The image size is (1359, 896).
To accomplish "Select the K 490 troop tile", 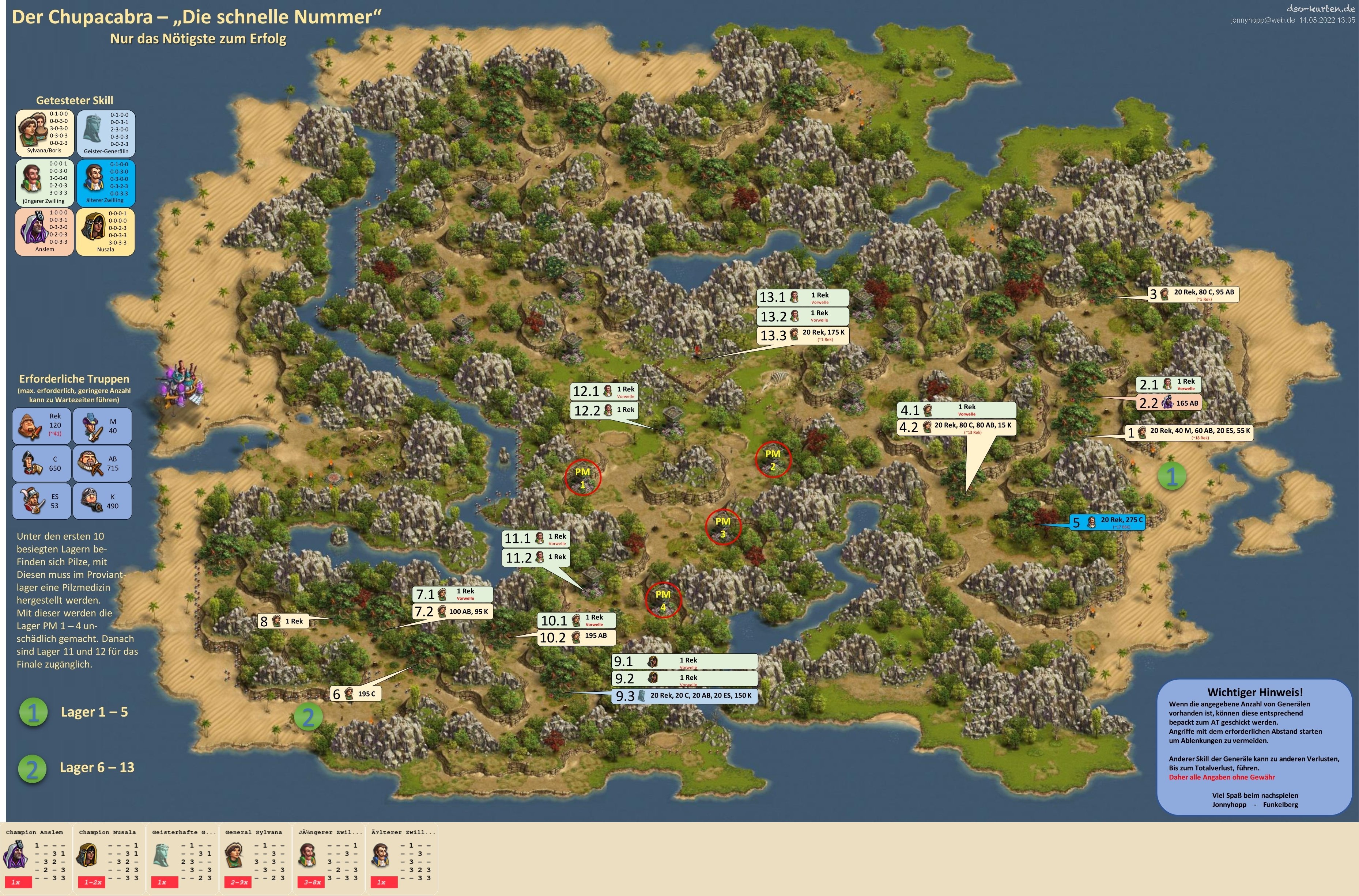I will coord(102,501).
